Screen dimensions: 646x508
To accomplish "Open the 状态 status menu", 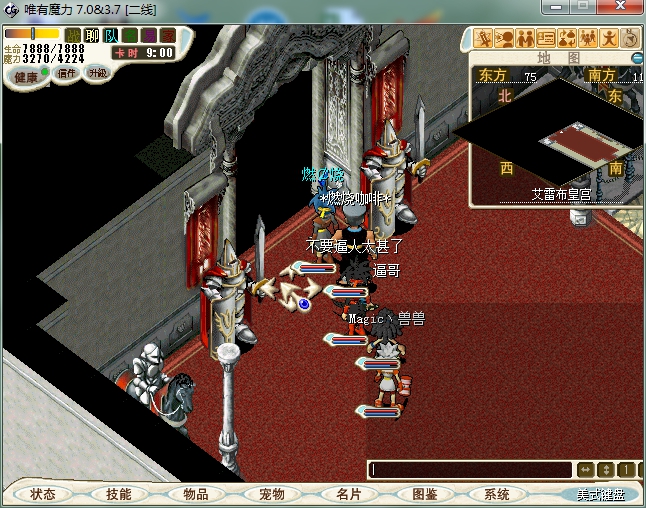I will pyautogui.click(x=42, y=494).
